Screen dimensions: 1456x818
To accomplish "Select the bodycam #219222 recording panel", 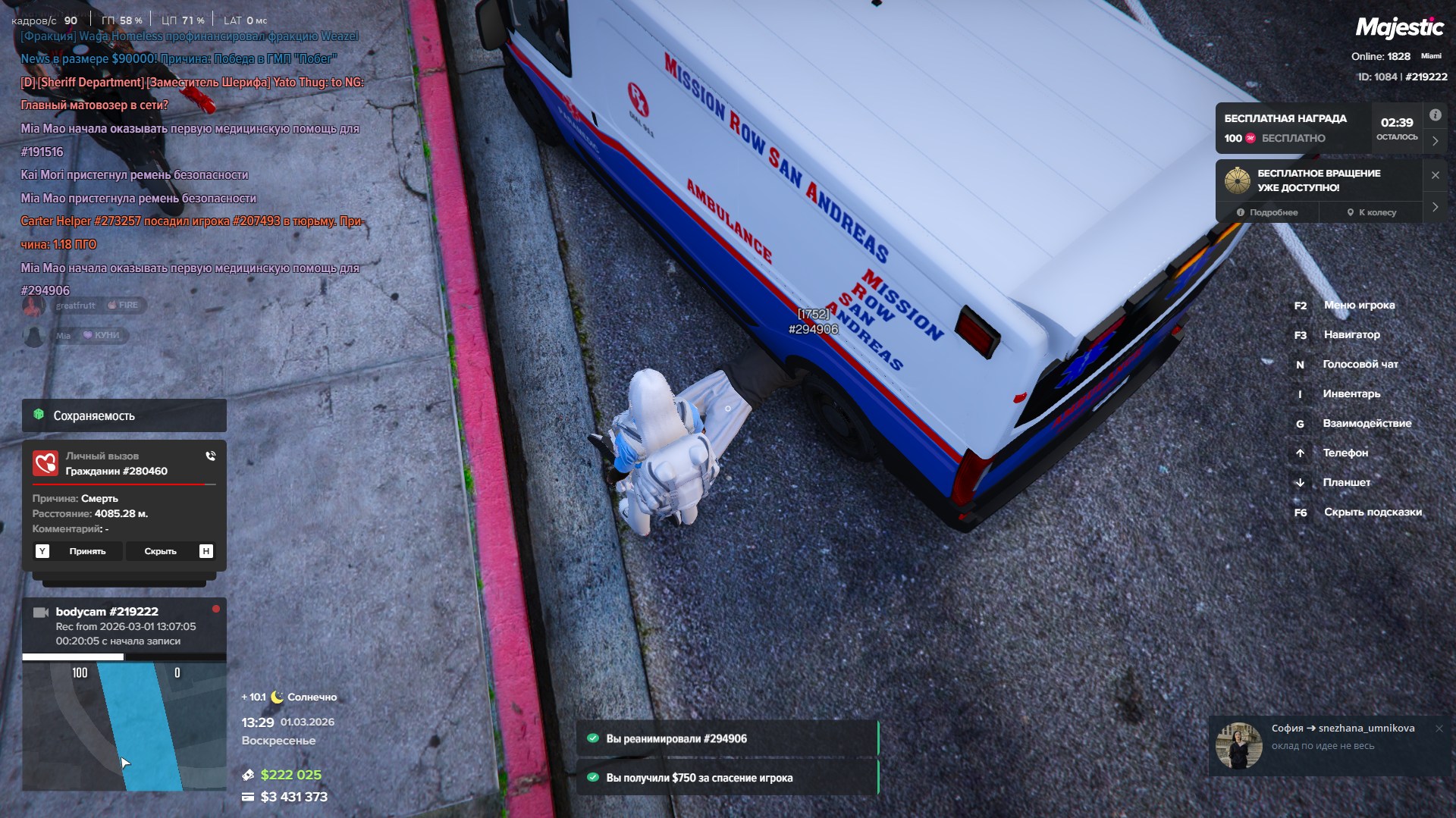I will 124,625.
